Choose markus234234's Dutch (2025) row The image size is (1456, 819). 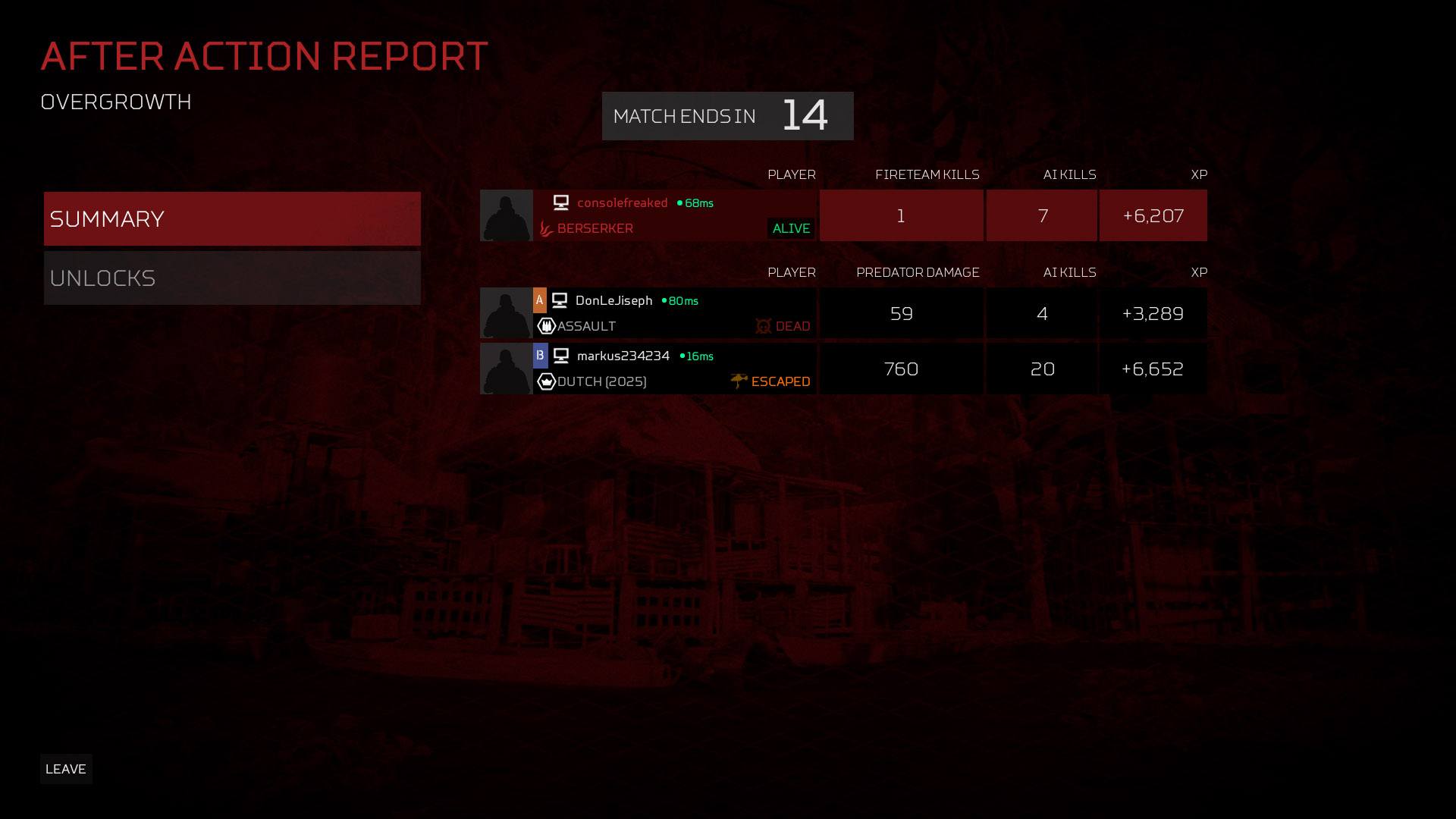click(x=673, y=369)
